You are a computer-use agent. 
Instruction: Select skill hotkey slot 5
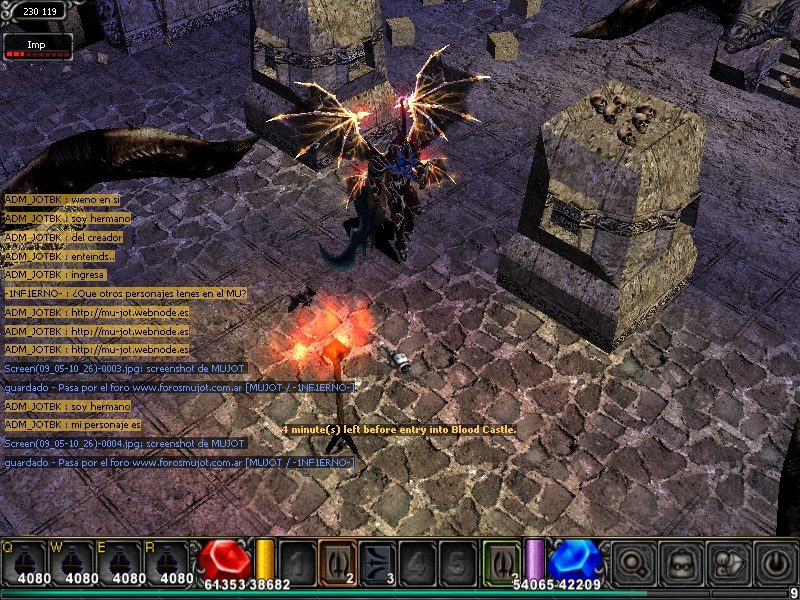point(455,562)
